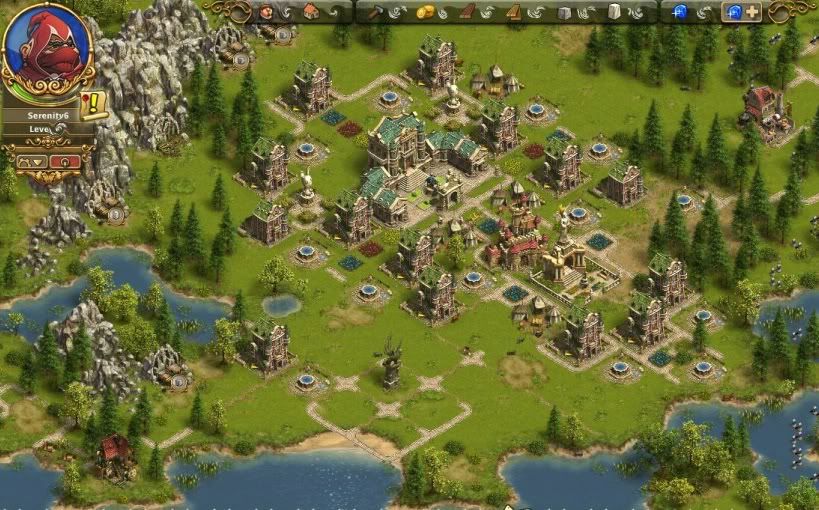Click the red button below the level bar

[x=63, y=161]
